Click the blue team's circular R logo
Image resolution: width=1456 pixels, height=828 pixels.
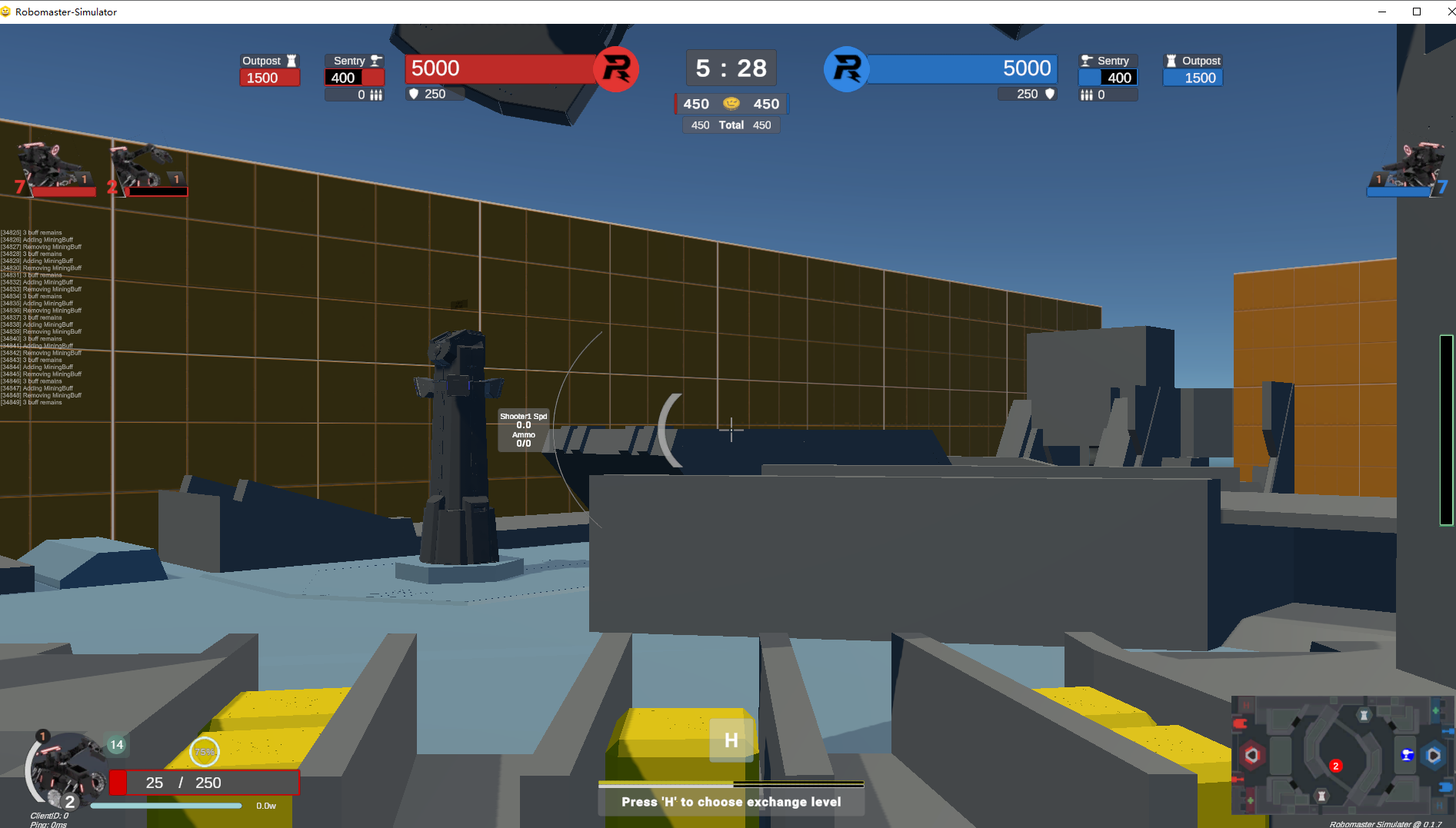[x=846, y=68]
